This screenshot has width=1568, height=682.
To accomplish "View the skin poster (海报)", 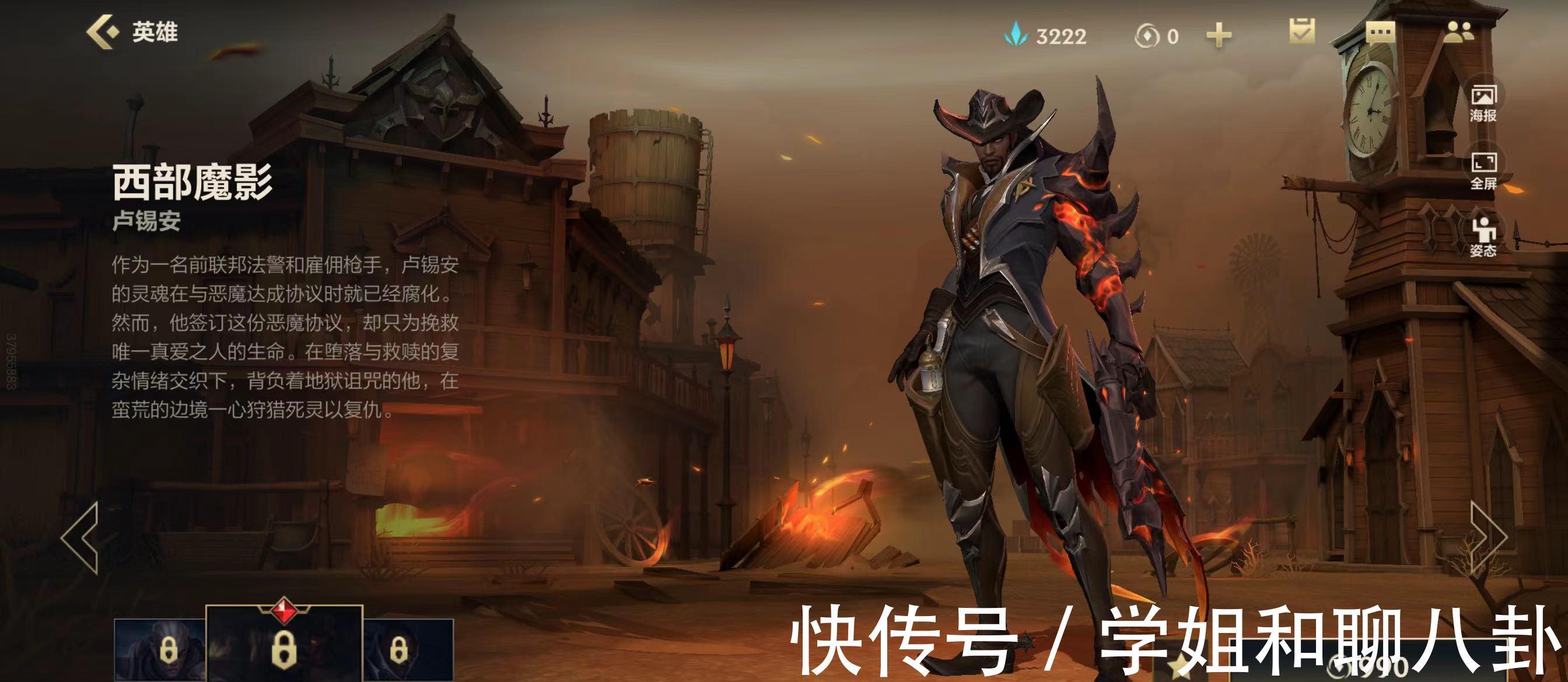I will point(1483,103).
